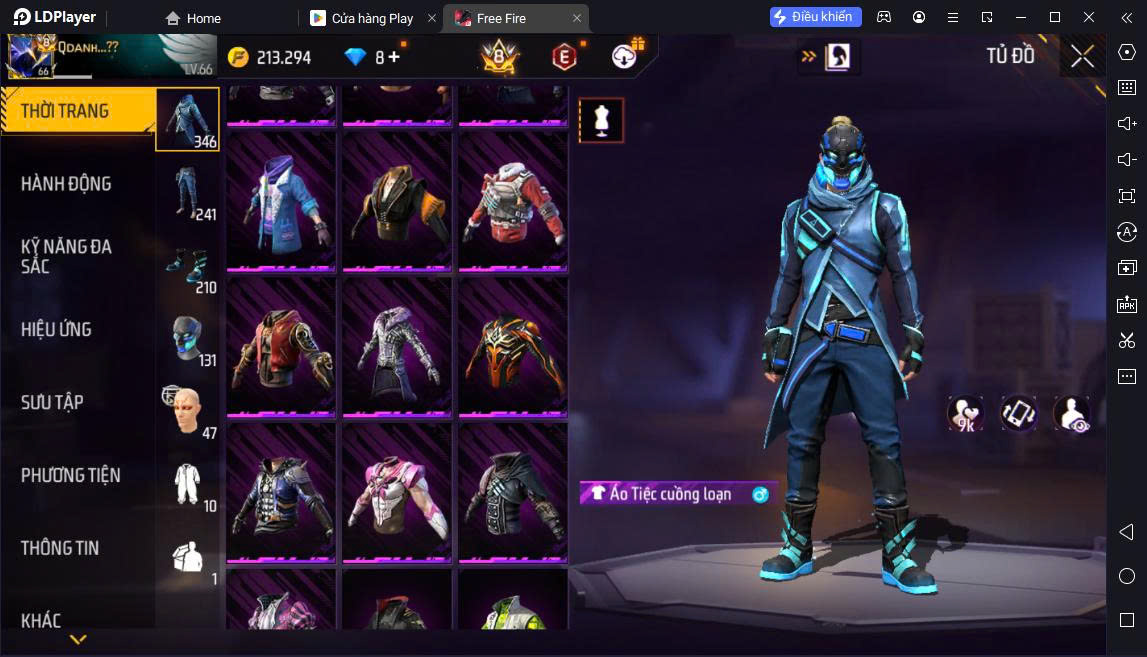Close the wardrobe with the X button
The image size is (1147, 657).
(1082, 57)
